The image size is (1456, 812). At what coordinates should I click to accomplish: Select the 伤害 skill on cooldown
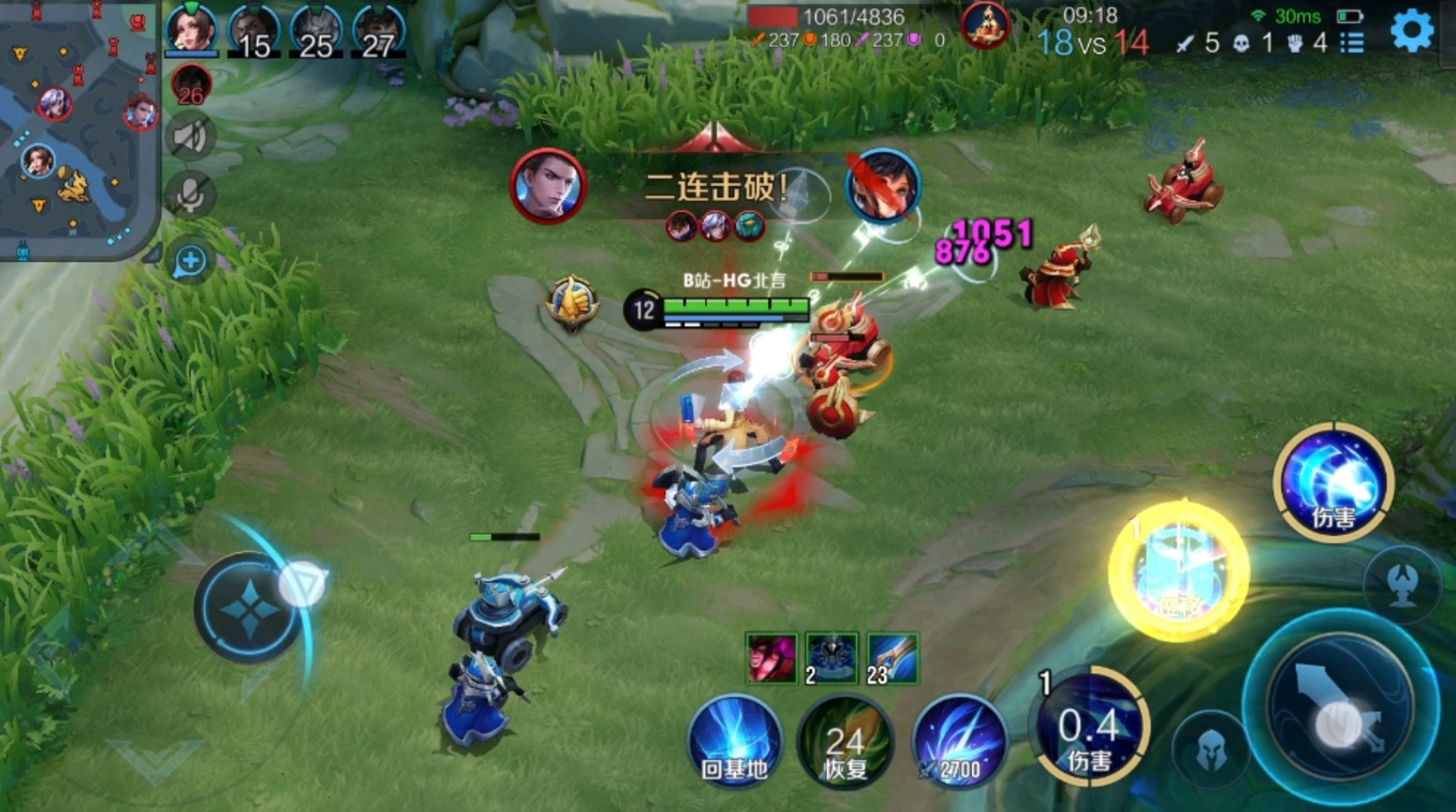(x=1089, y=728)
